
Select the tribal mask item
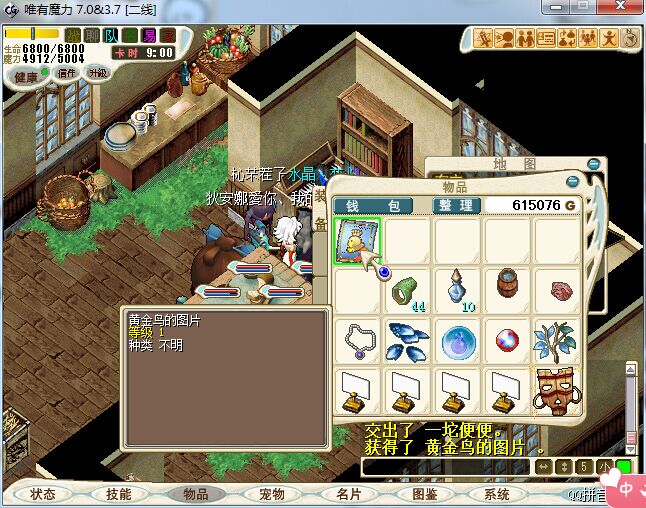point(558,391)
